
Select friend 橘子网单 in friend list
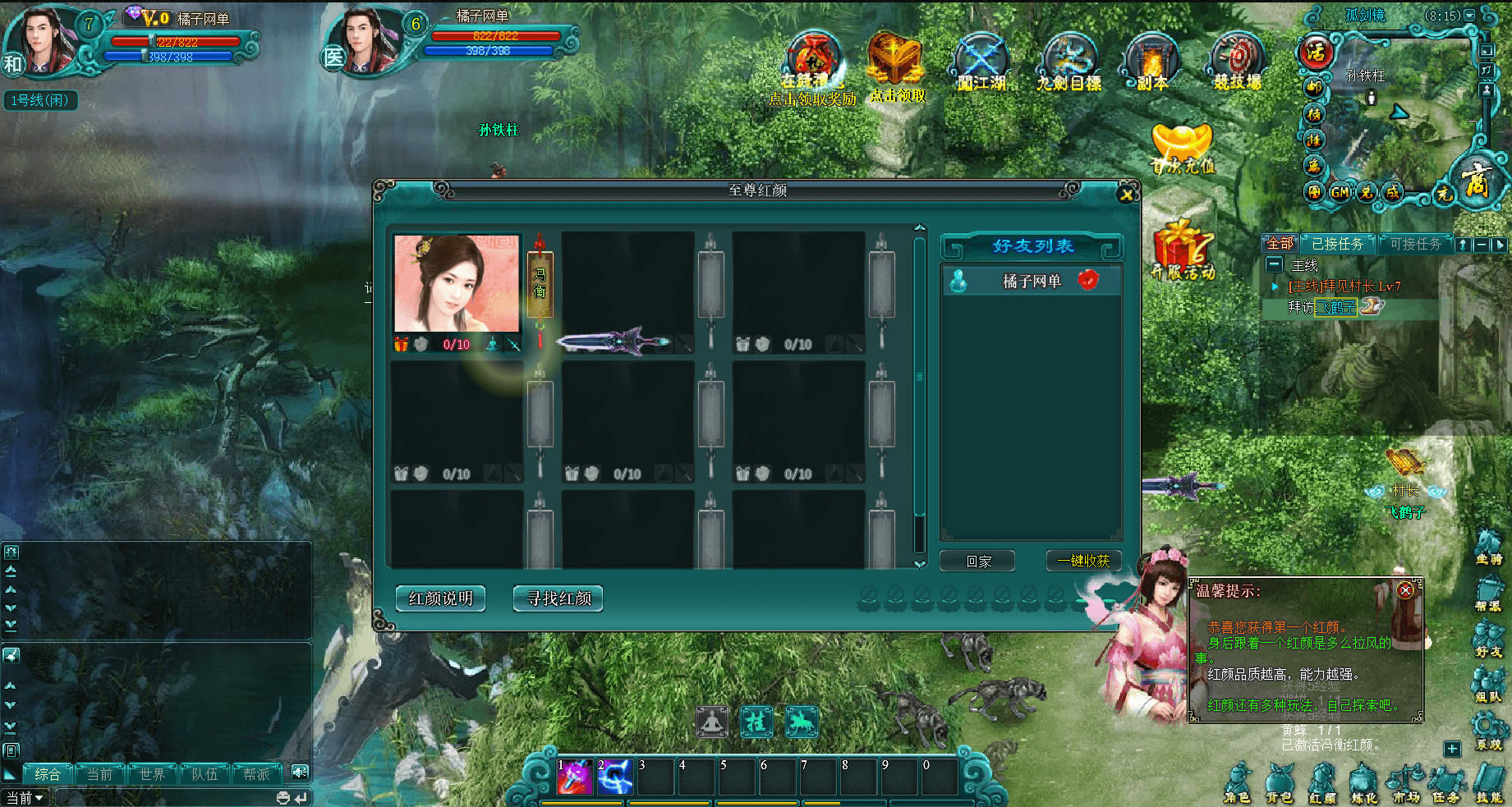coord(1032,282)
